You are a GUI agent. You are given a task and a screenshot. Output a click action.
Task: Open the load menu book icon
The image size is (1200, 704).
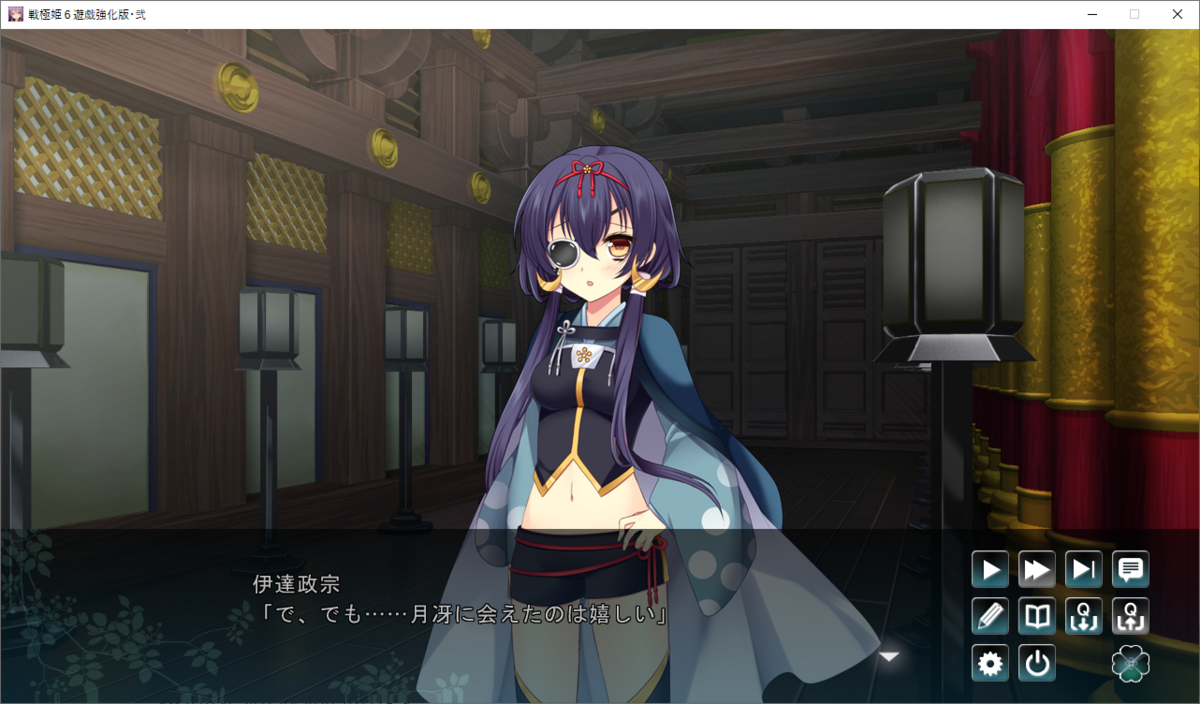click(1037, 616)
